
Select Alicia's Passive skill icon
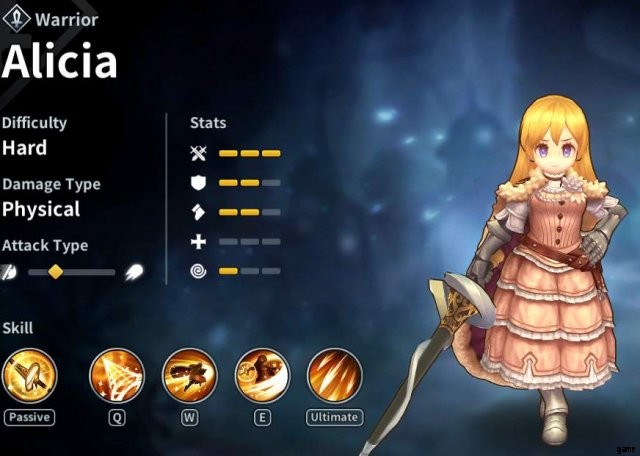coord(29,376)
